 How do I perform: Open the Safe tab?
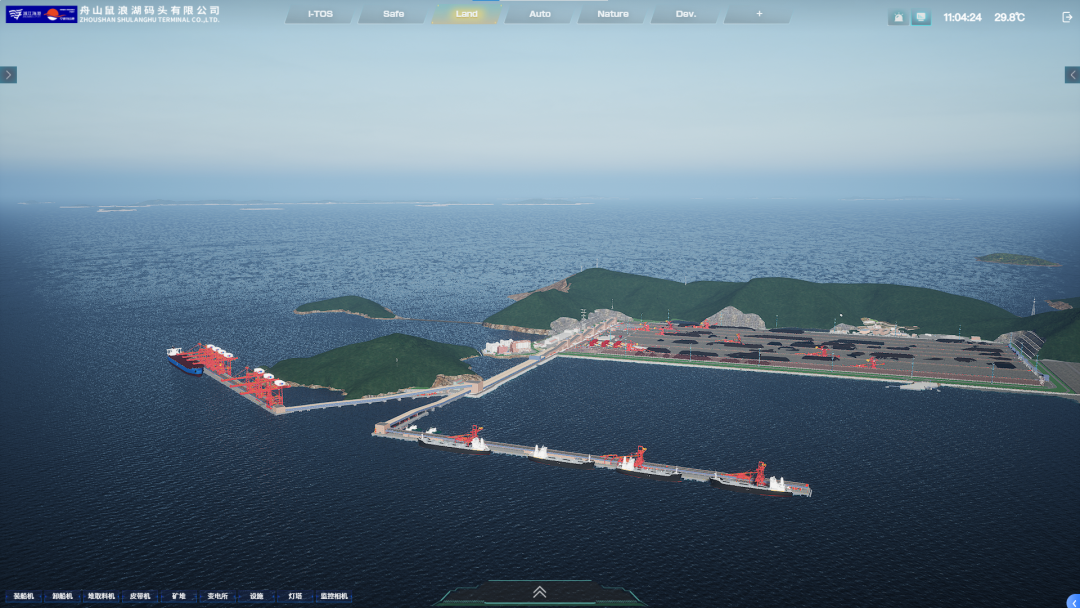pyautogui.click(x=393, y=14)
